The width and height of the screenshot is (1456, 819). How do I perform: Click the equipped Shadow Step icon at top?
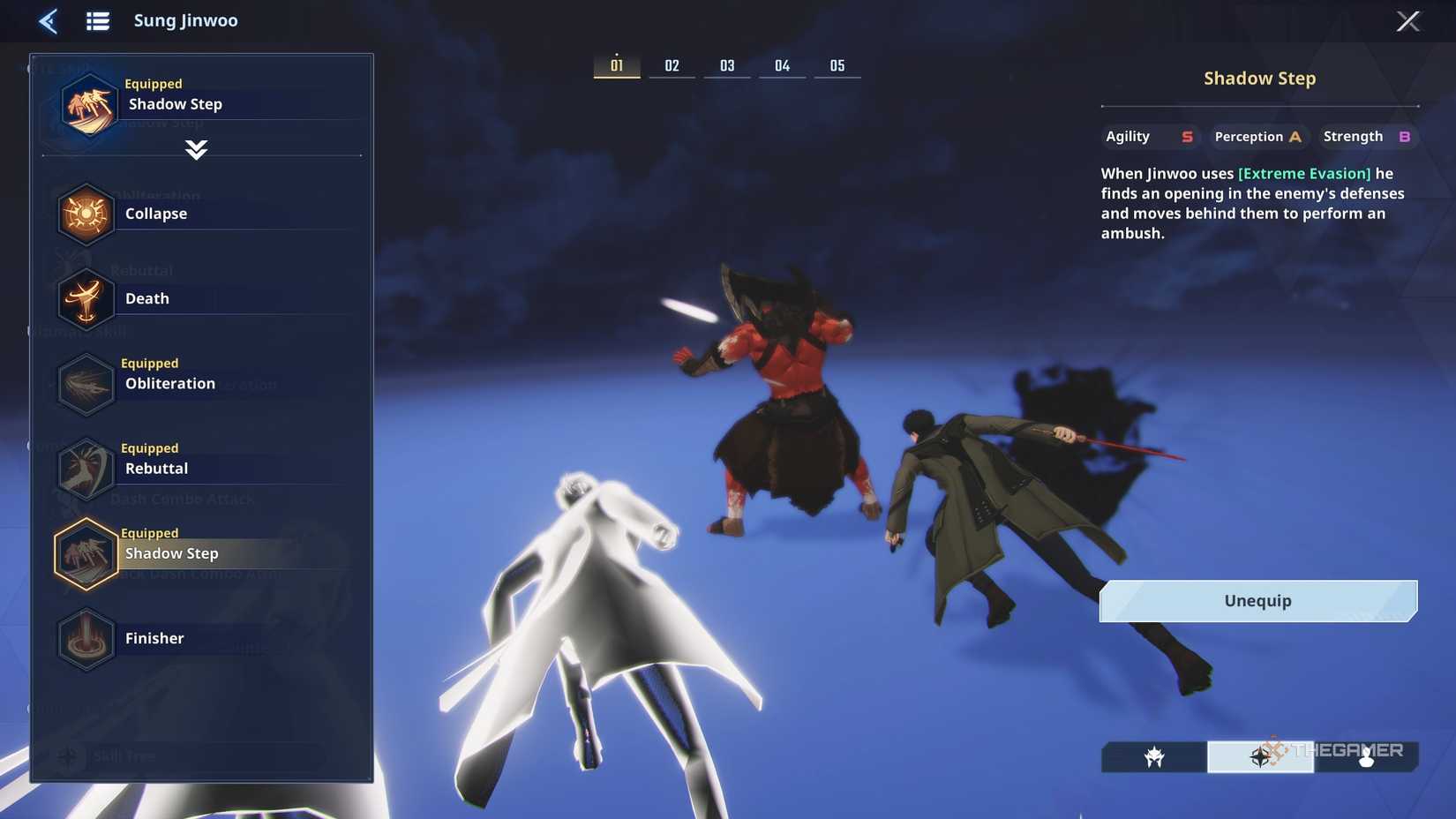pos(86,103)
